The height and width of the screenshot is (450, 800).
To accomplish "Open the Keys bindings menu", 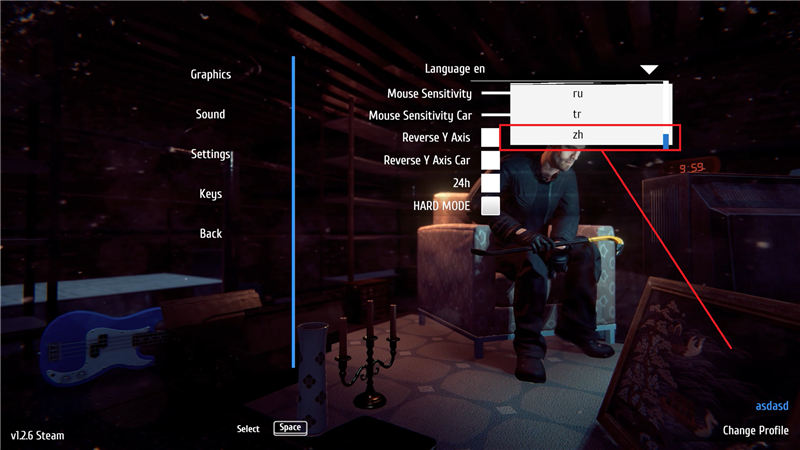I will pos(210,194).
